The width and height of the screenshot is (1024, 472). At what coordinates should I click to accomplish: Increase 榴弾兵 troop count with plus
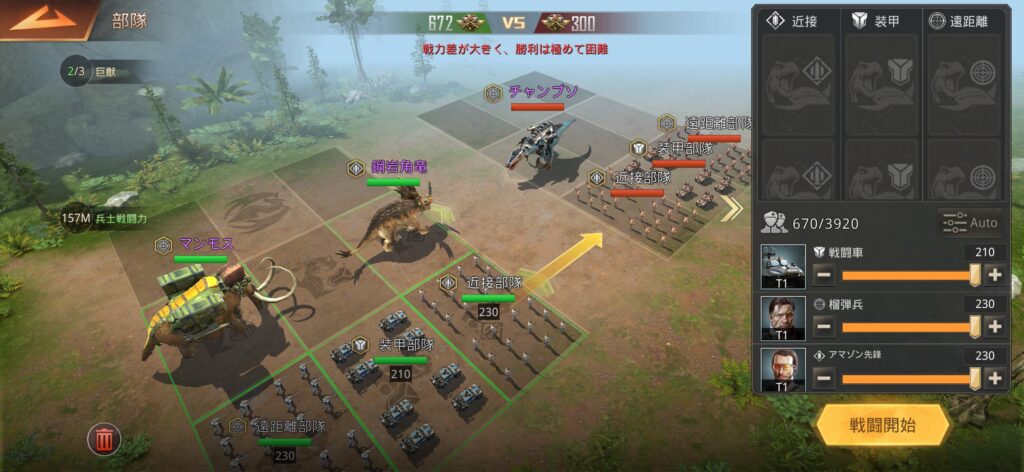tap(994, 326)
